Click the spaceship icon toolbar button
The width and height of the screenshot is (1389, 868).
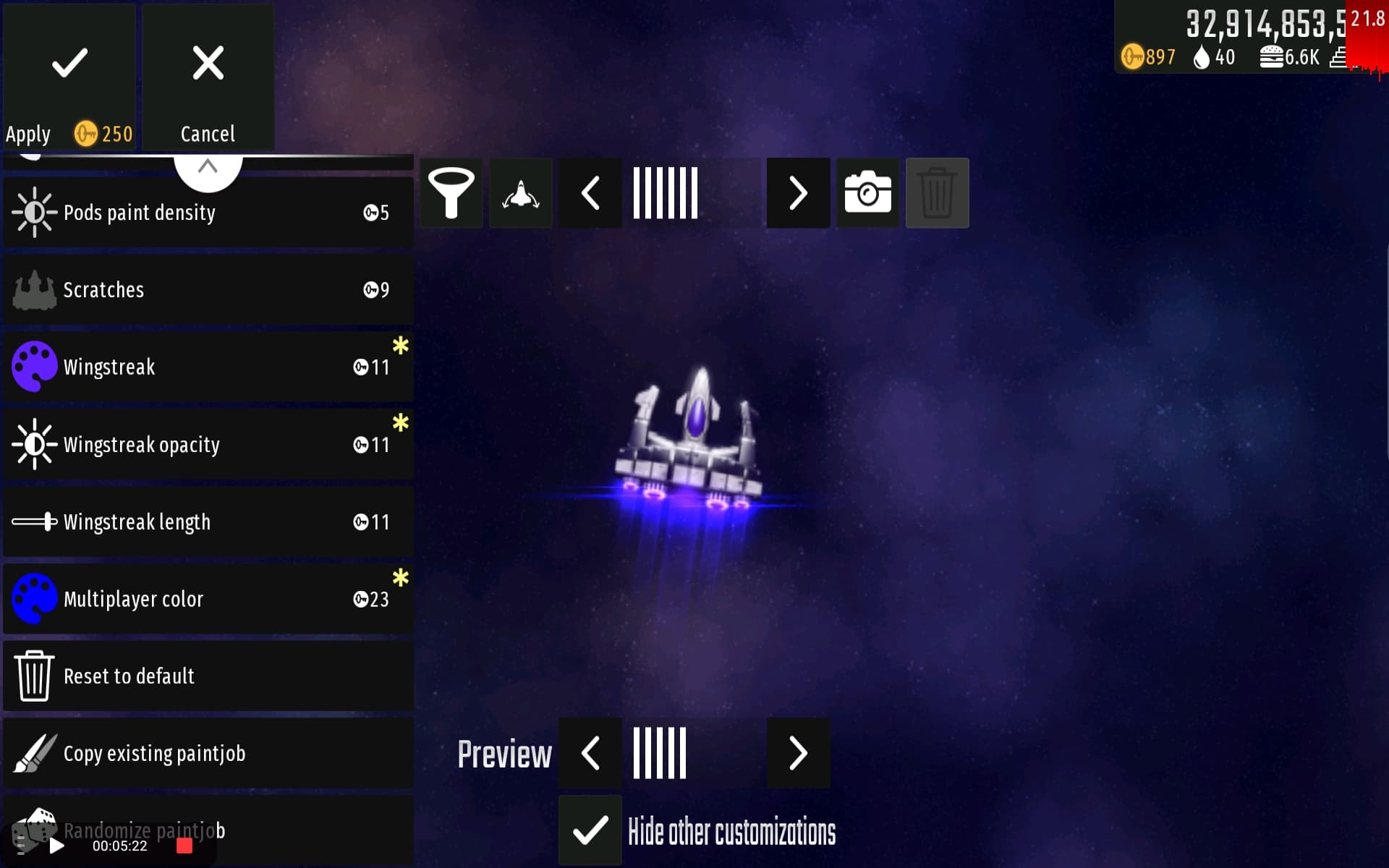click(521, 193)
